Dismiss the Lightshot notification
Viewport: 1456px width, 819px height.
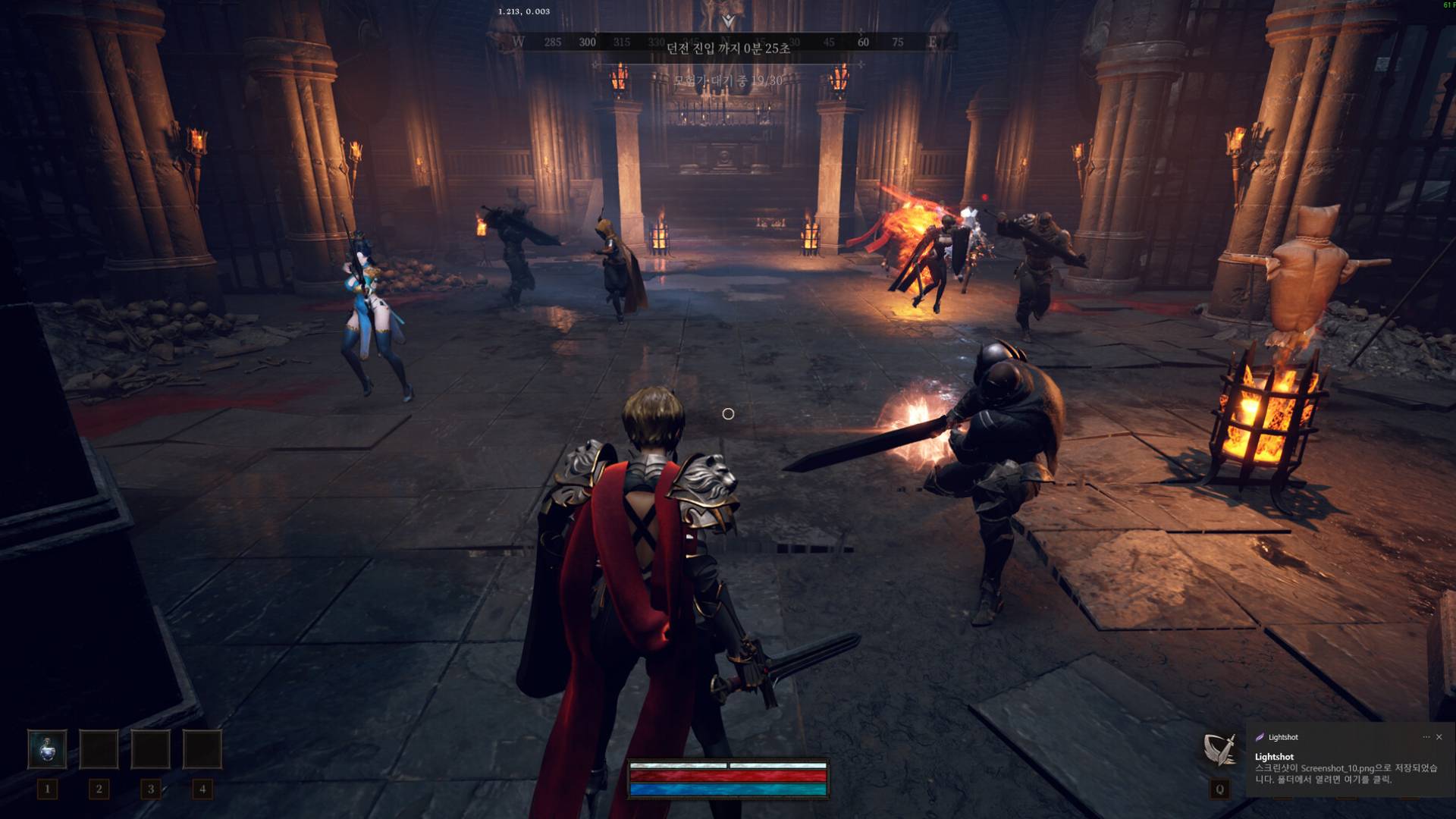pyautogui.click(x=1439, y=736)
